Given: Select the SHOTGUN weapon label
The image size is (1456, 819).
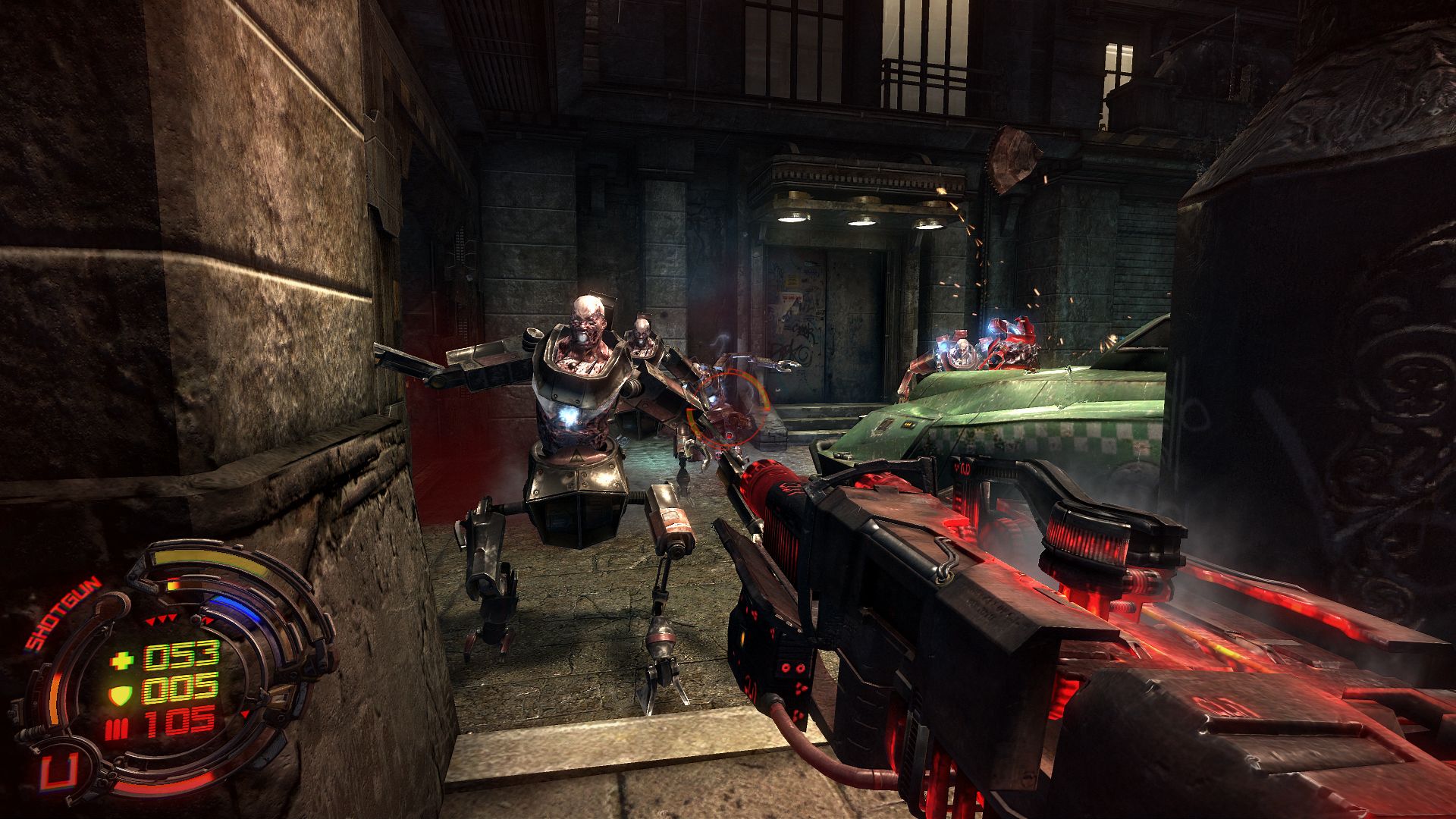Looking at the screenshot, I should (63, 614).
